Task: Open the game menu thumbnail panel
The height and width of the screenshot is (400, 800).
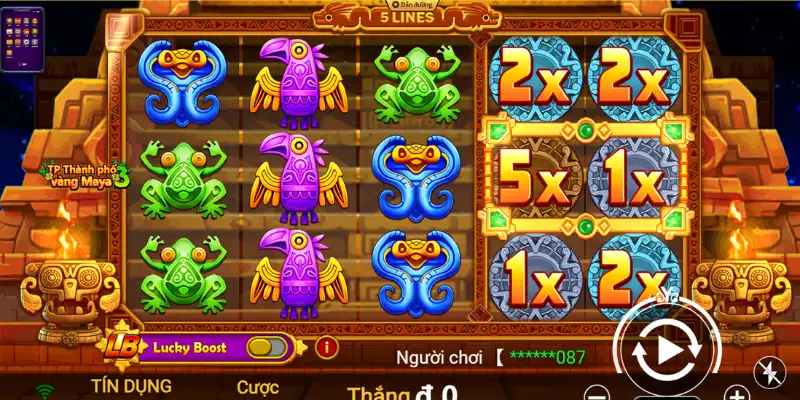Action: 22,40
